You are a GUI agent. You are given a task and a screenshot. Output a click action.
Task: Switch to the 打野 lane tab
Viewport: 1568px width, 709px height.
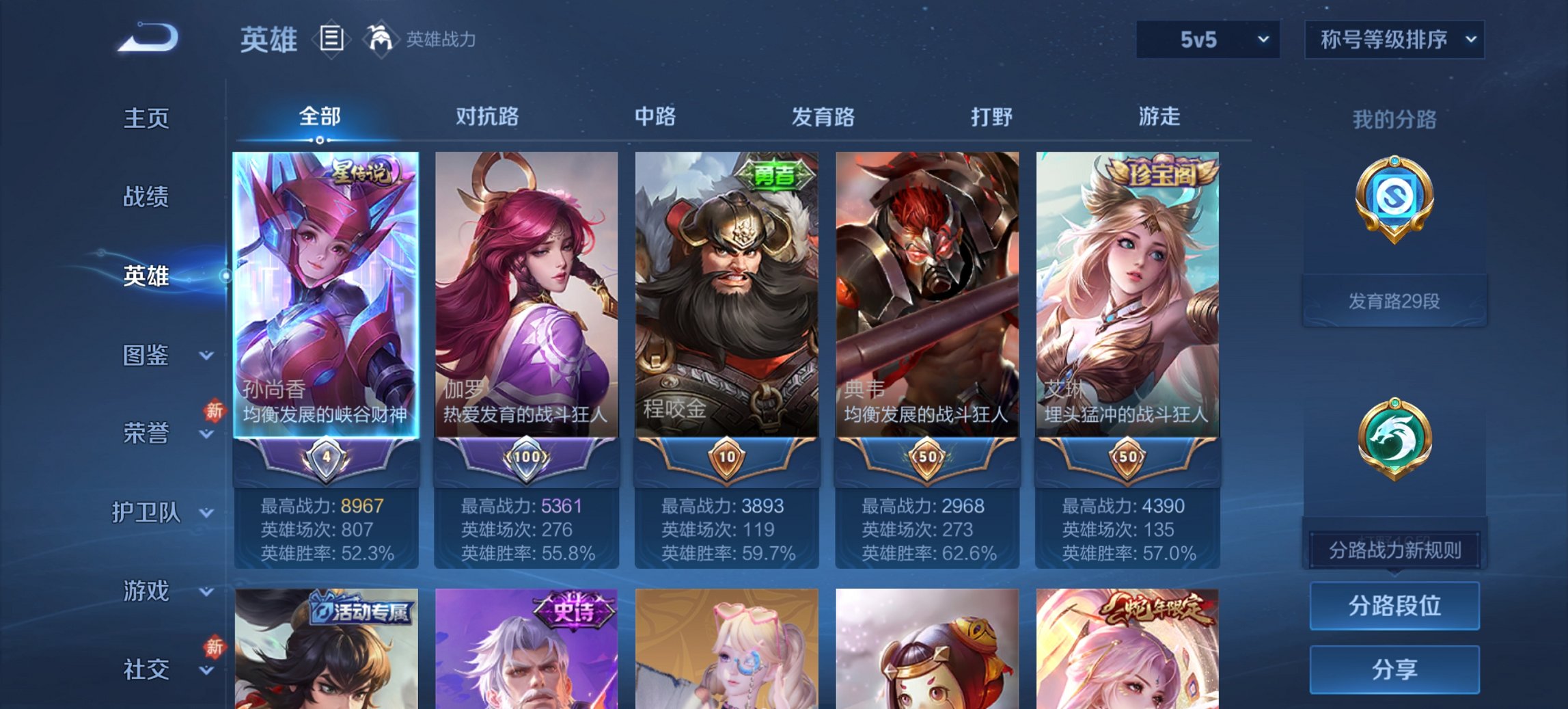click(988, 118)
